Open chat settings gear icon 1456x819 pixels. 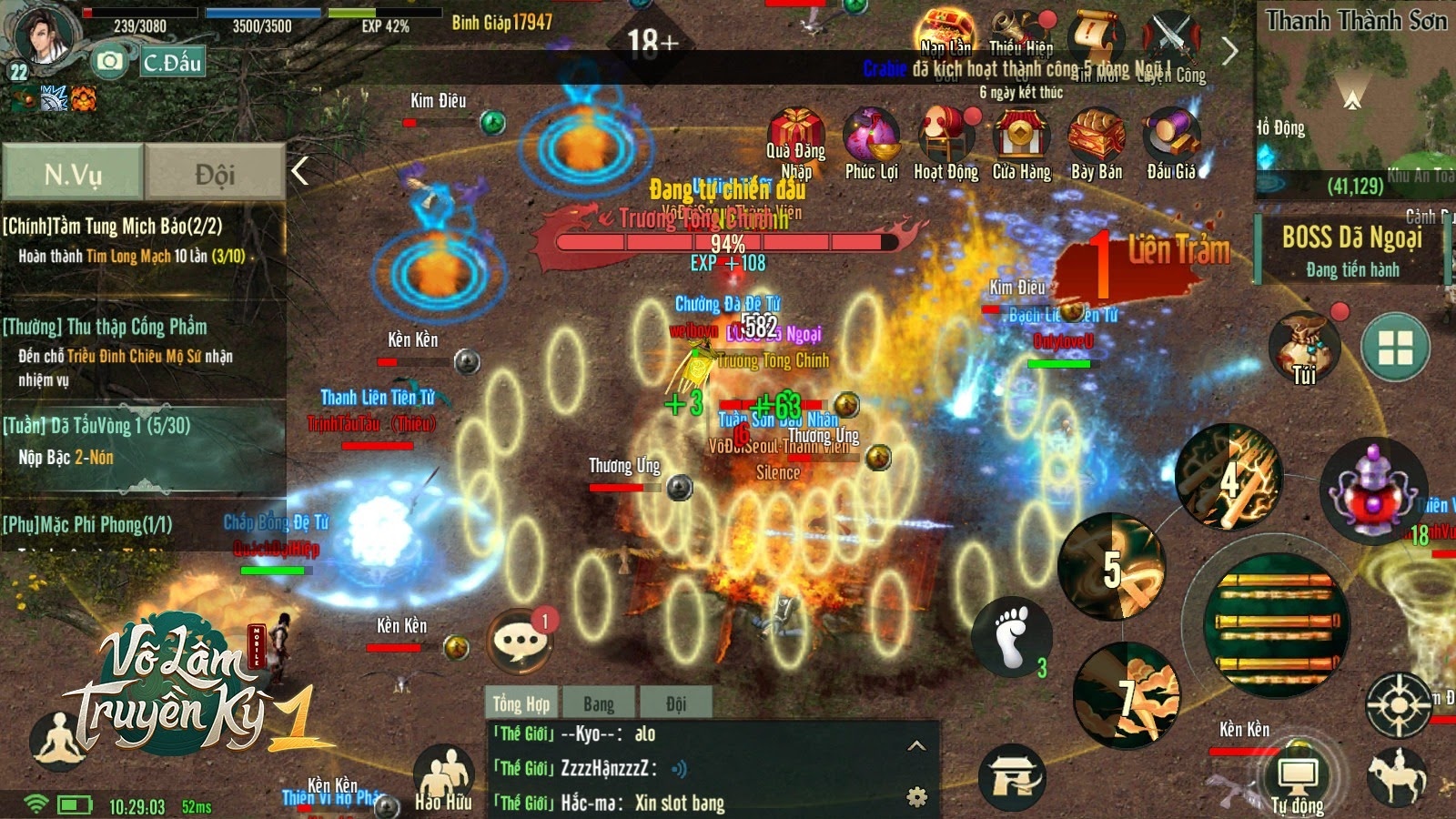(x=917, y=797)
